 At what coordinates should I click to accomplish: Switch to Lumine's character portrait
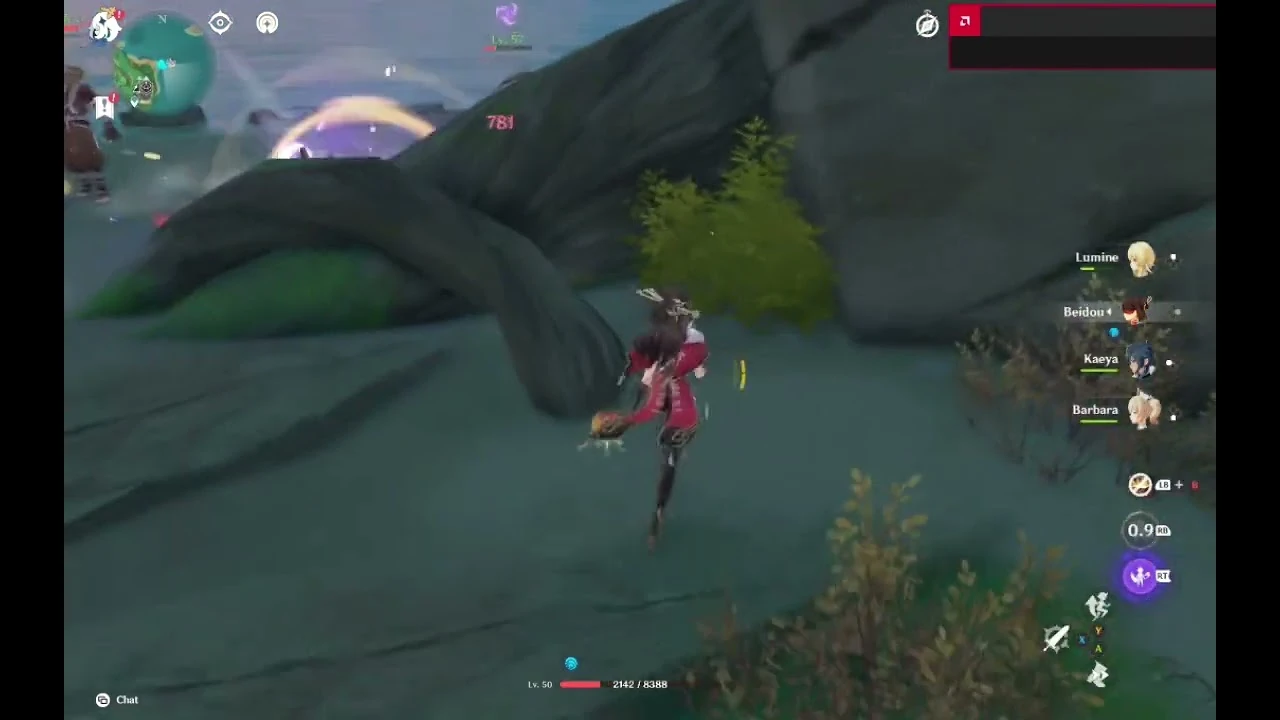(1141, 257)
